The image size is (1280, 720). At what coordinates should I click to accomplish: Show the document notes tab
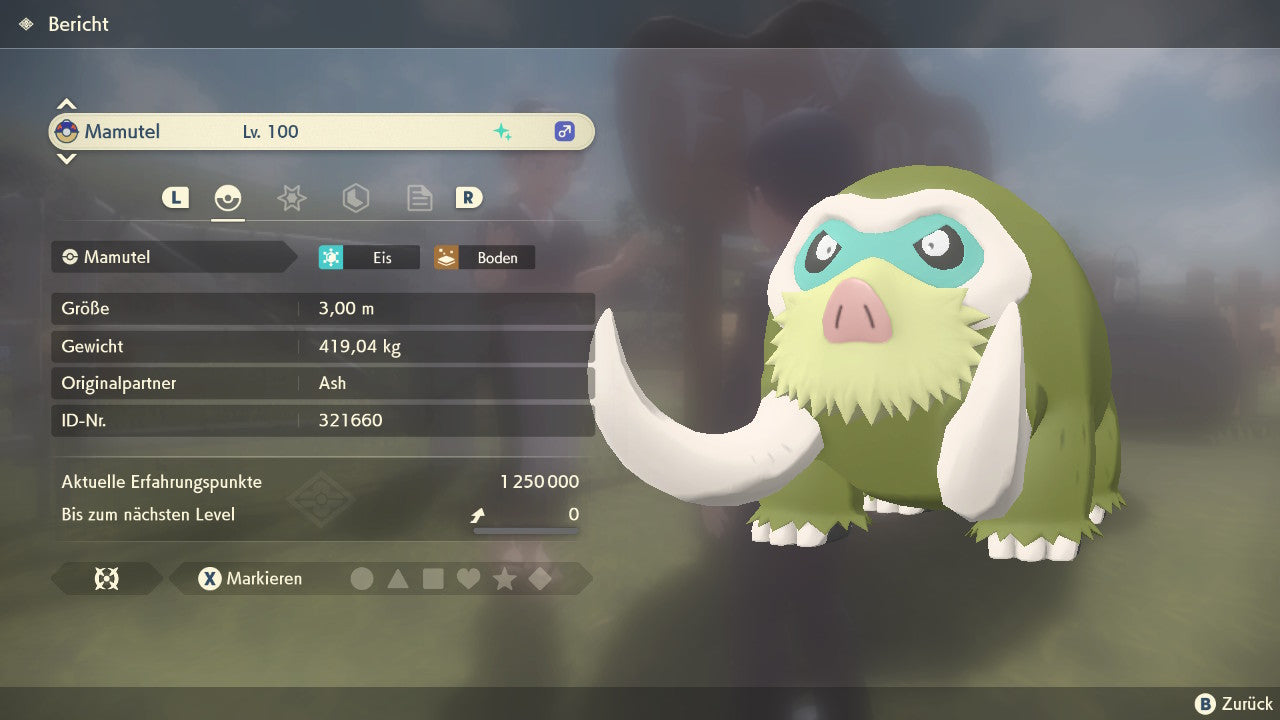pyautogui.click(x=419, y=198)
